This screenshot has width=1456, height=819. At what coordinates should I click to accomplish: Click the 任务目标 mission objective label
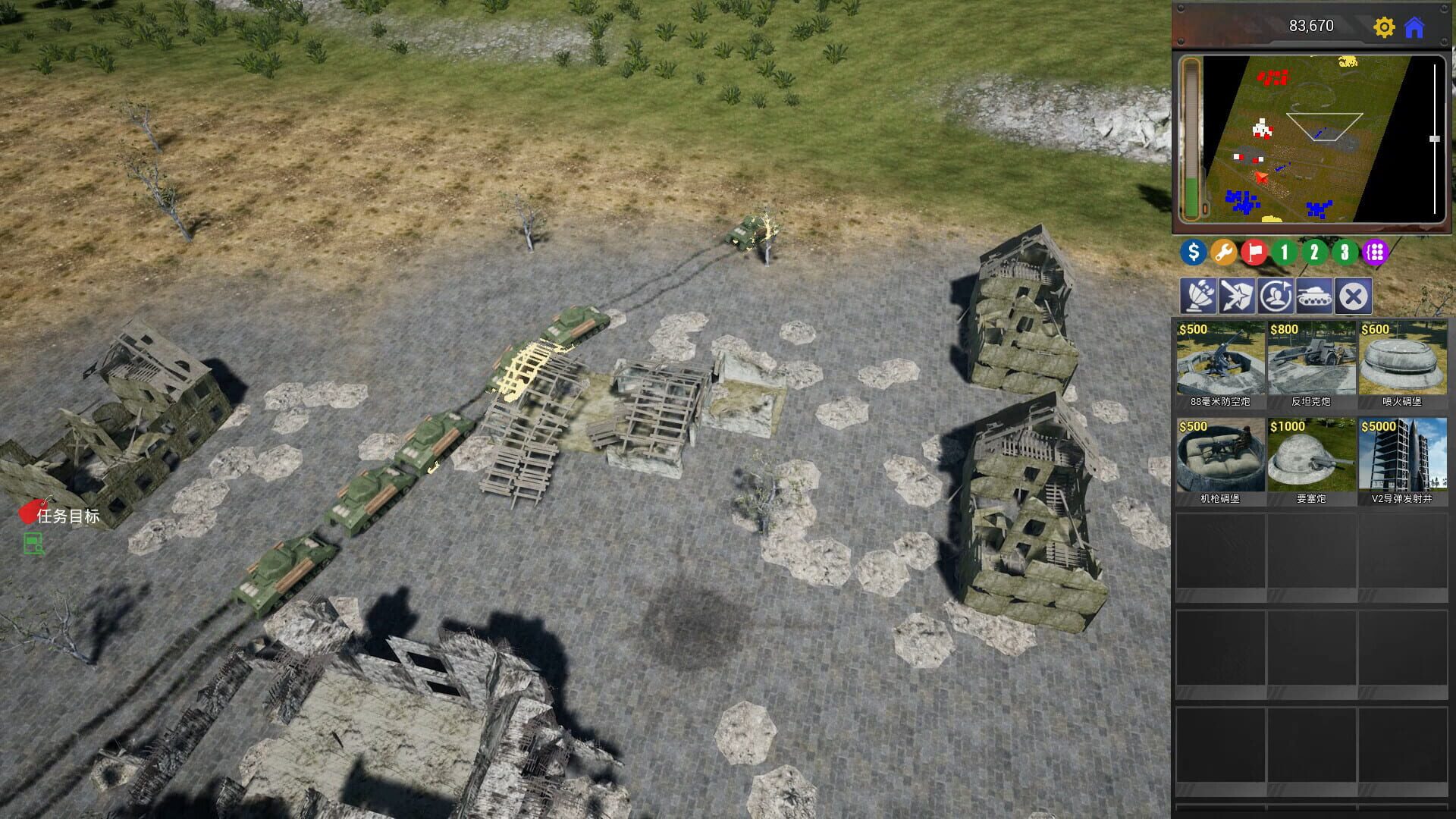coord(68,514)
